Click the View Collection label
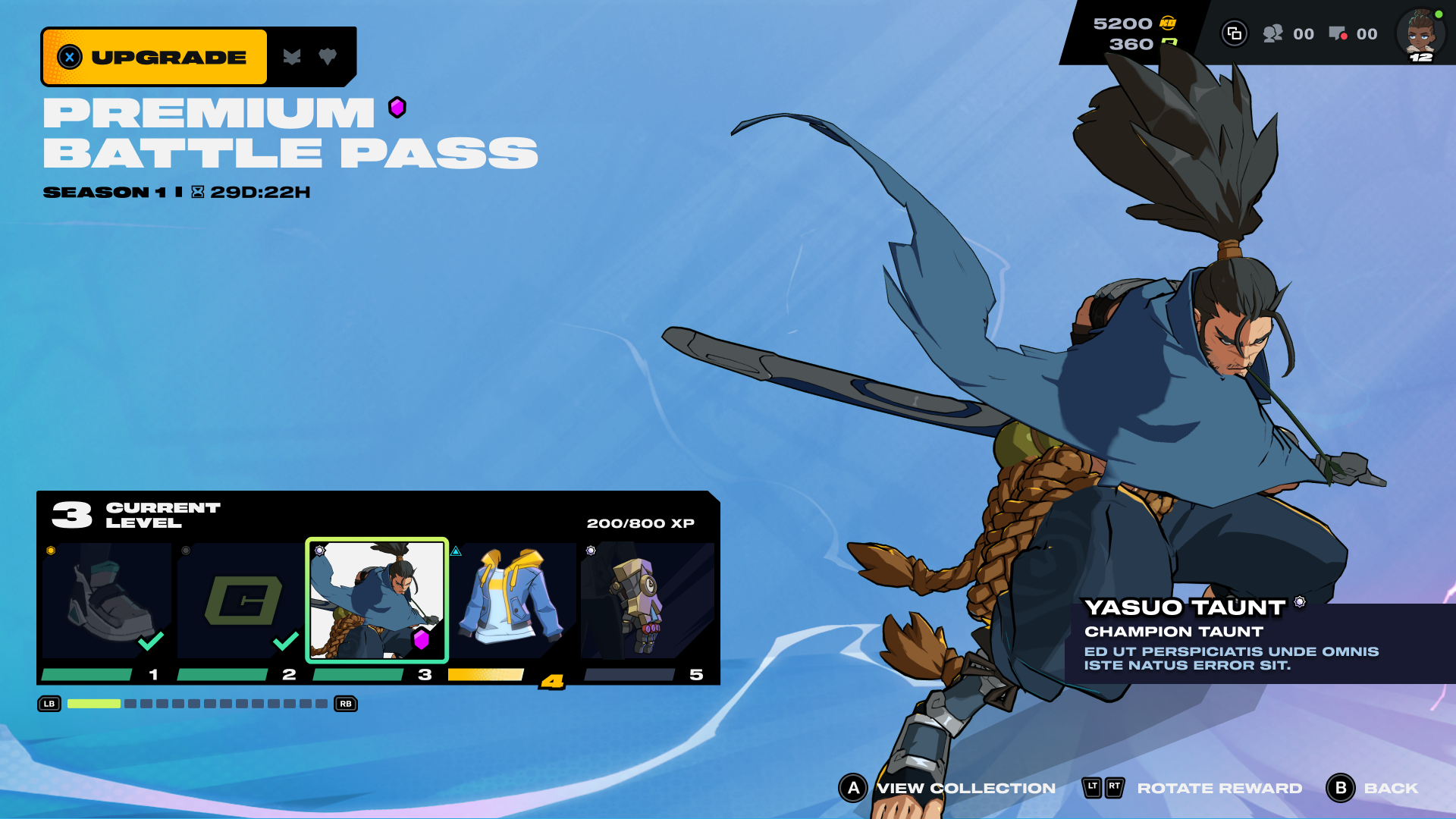Image resolution: width=1456 pixels, height=819 pixels. (965, 788)
